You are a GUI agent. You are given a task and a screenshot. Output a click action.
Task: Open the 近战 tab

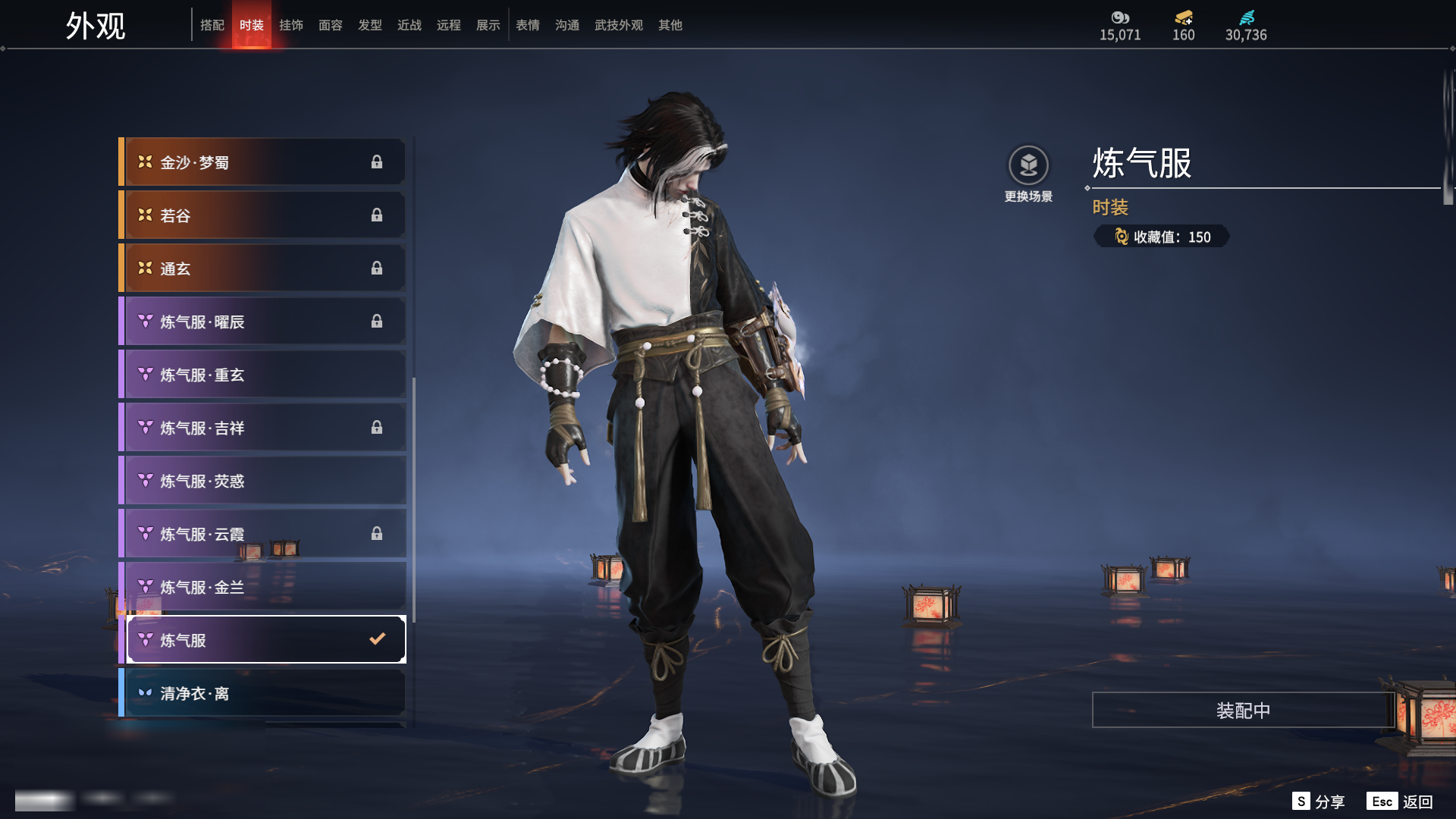click(409, 25)
